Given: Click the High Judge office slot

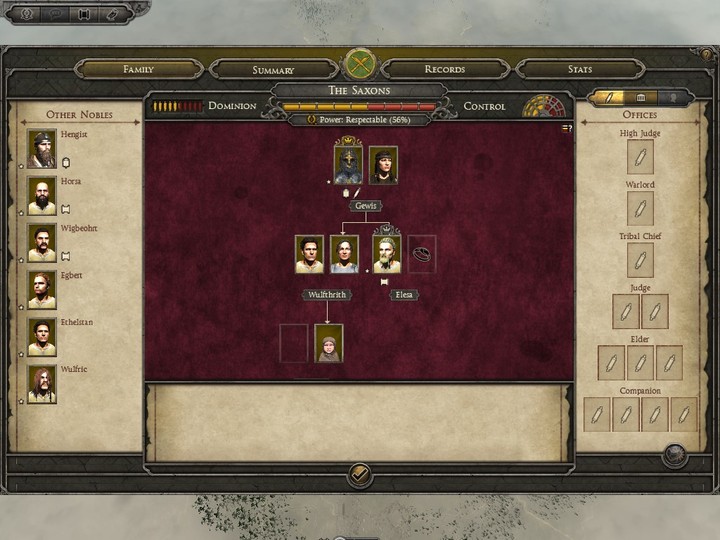Looking at the screenshot, I should pyautogui.click(x=640, y=158).
